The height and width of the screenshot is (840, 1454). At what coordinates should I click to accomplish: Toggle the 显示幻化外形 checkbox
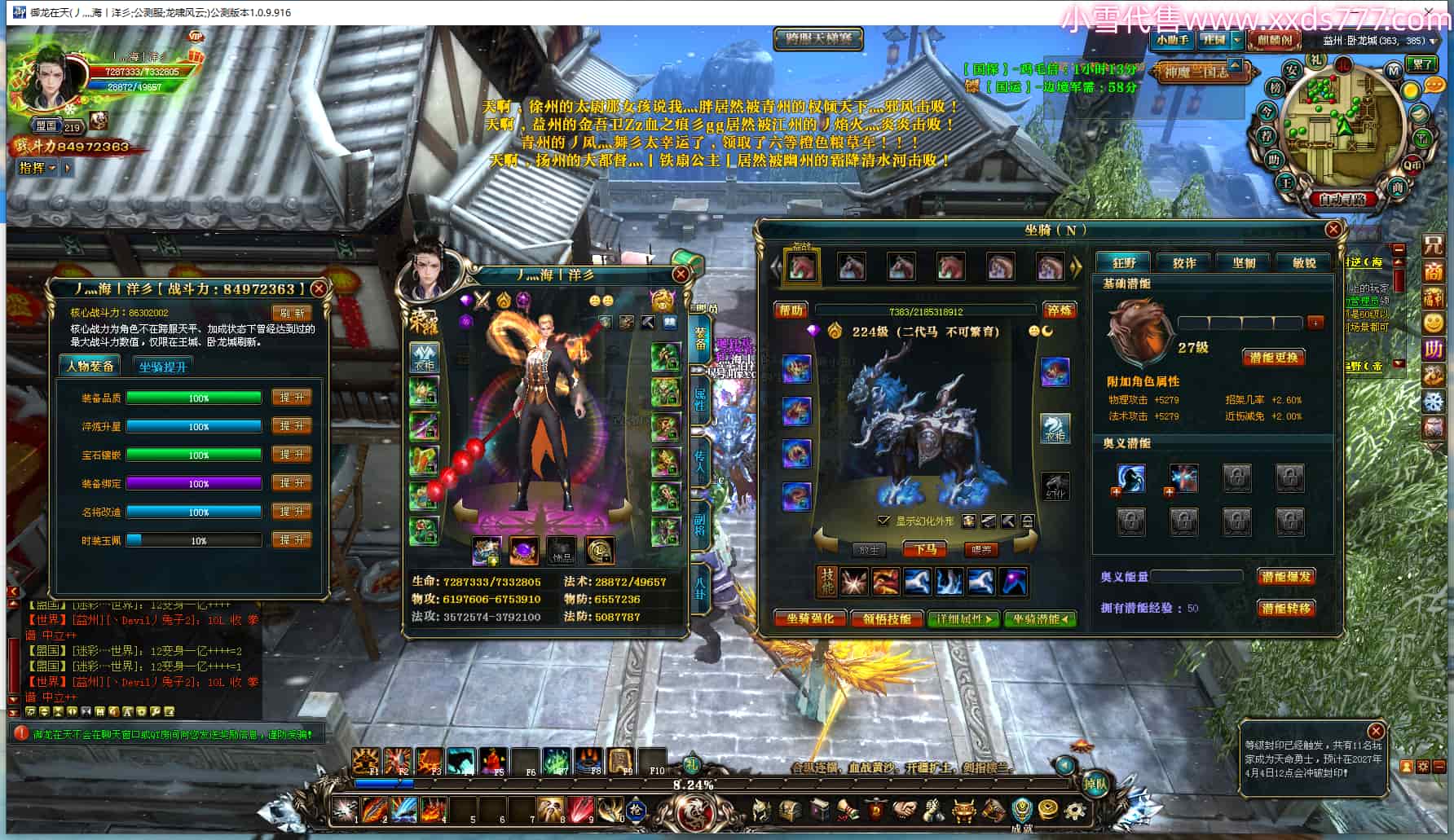coord(883,521)
